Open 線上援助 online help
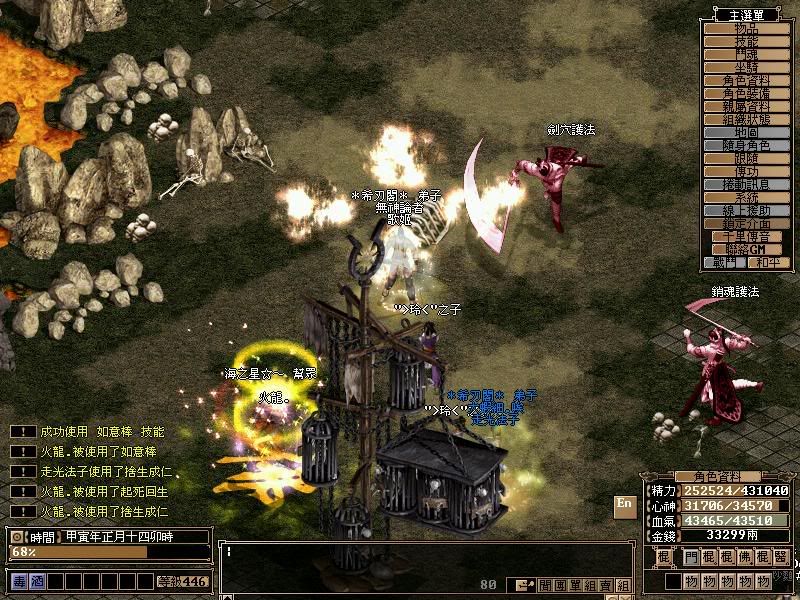The height and width of the screenshot is (600, 800). click(x=747, y=211)
